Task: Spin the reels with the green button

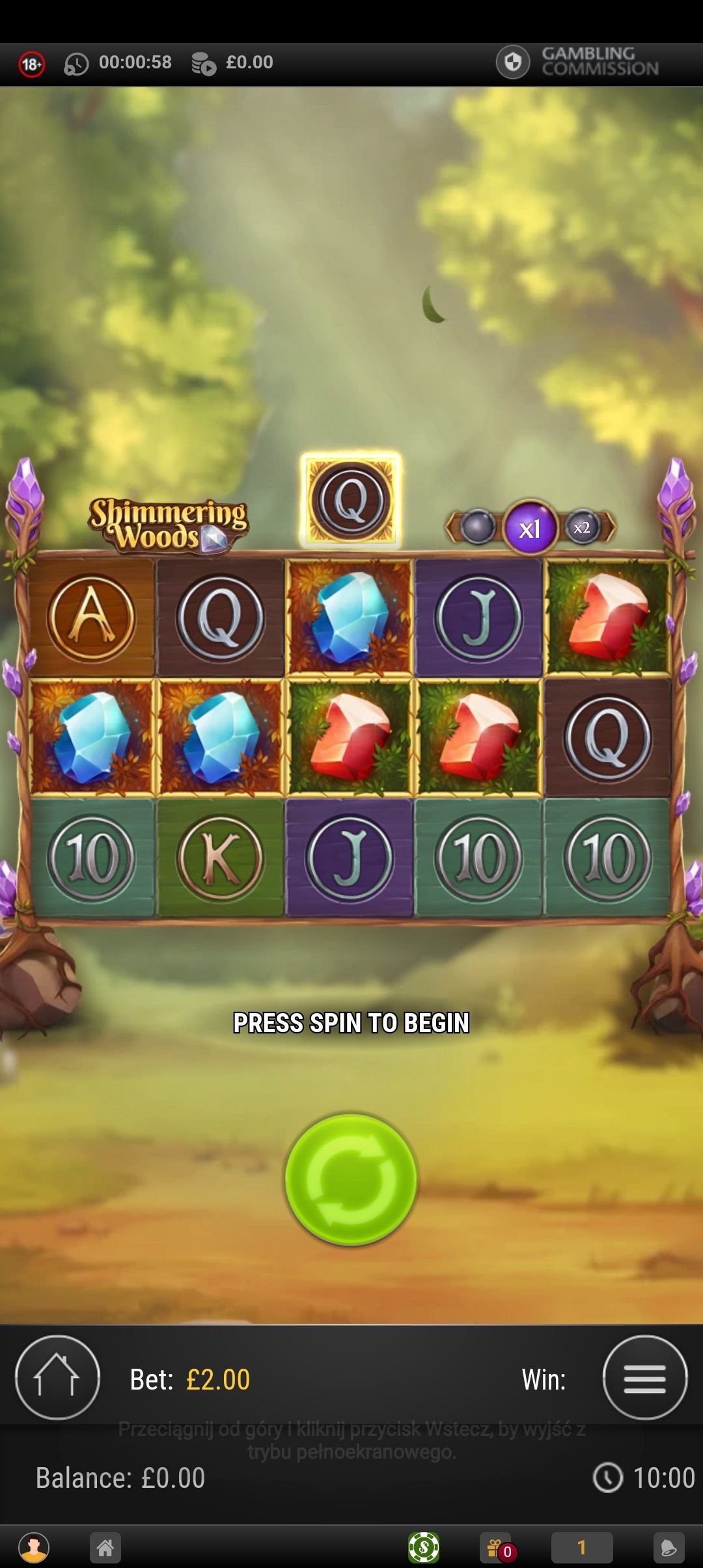Action: (x=351, y=1179)
